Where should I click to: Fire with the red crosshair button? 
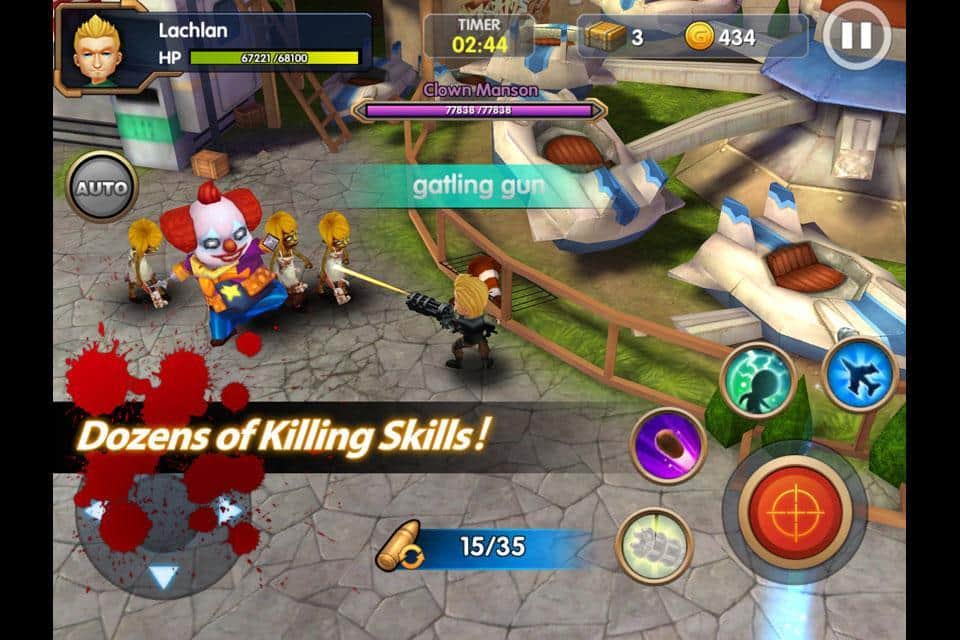[793, 512]
